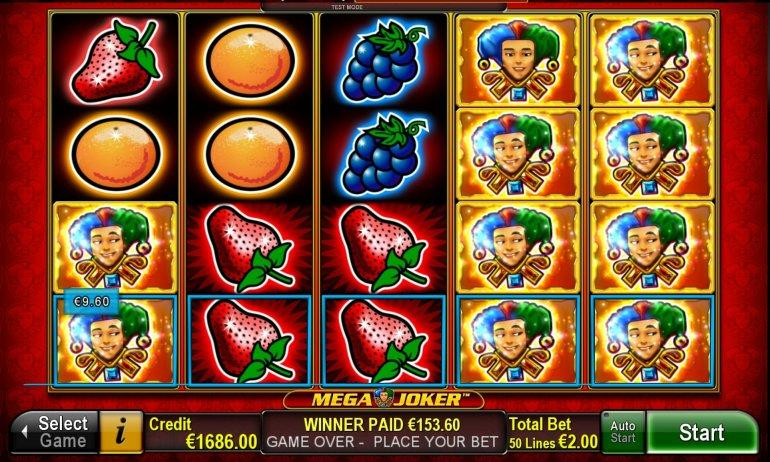This screenshot has width=770, height=462.
Task: Spin the reels with the Start button
Action: 701,433
